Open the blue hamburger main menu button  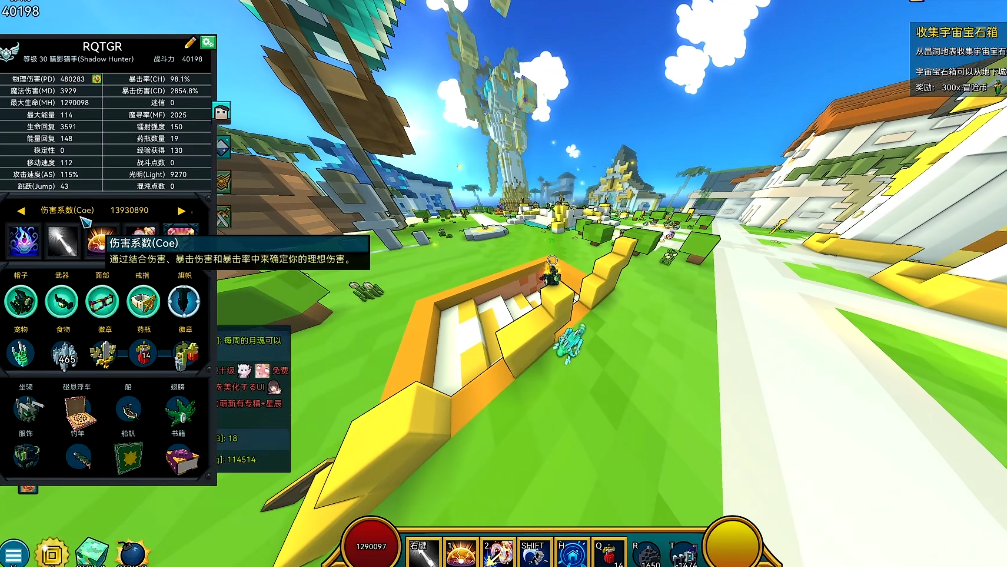[14, 553]
